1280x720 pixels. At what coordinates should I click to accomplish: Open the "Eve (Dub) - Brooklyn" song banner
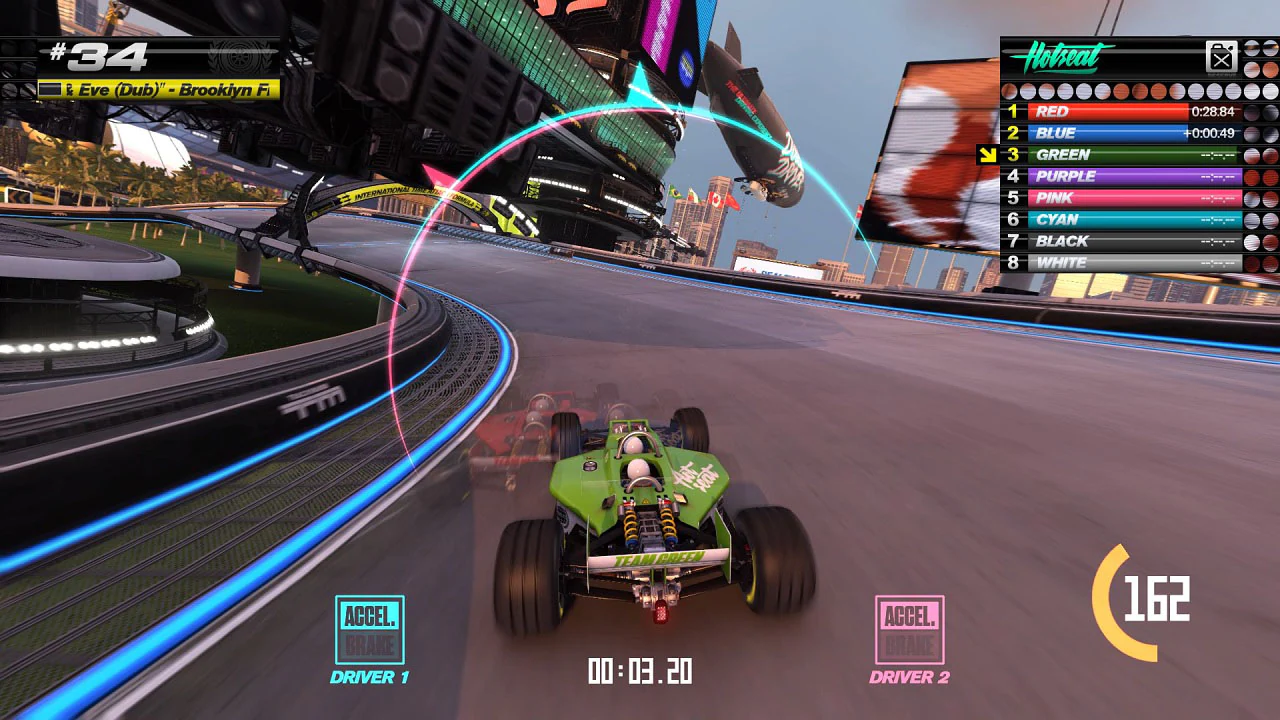pyautogui.click(x=160, y=90)
